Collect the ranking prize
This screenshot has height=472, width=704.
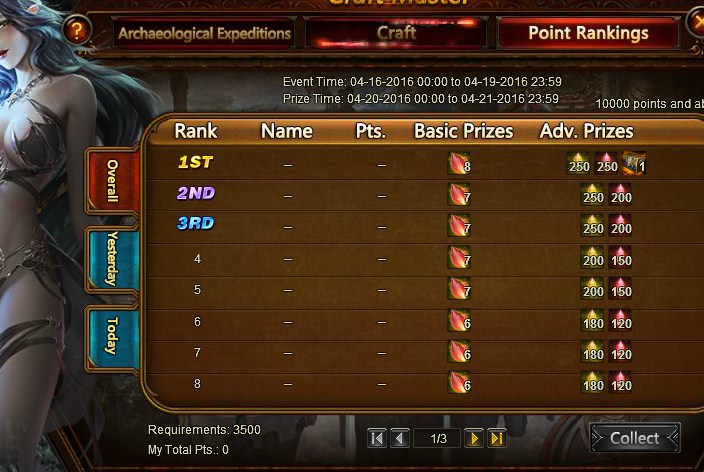pyautogui.click(x=634, y=438)
